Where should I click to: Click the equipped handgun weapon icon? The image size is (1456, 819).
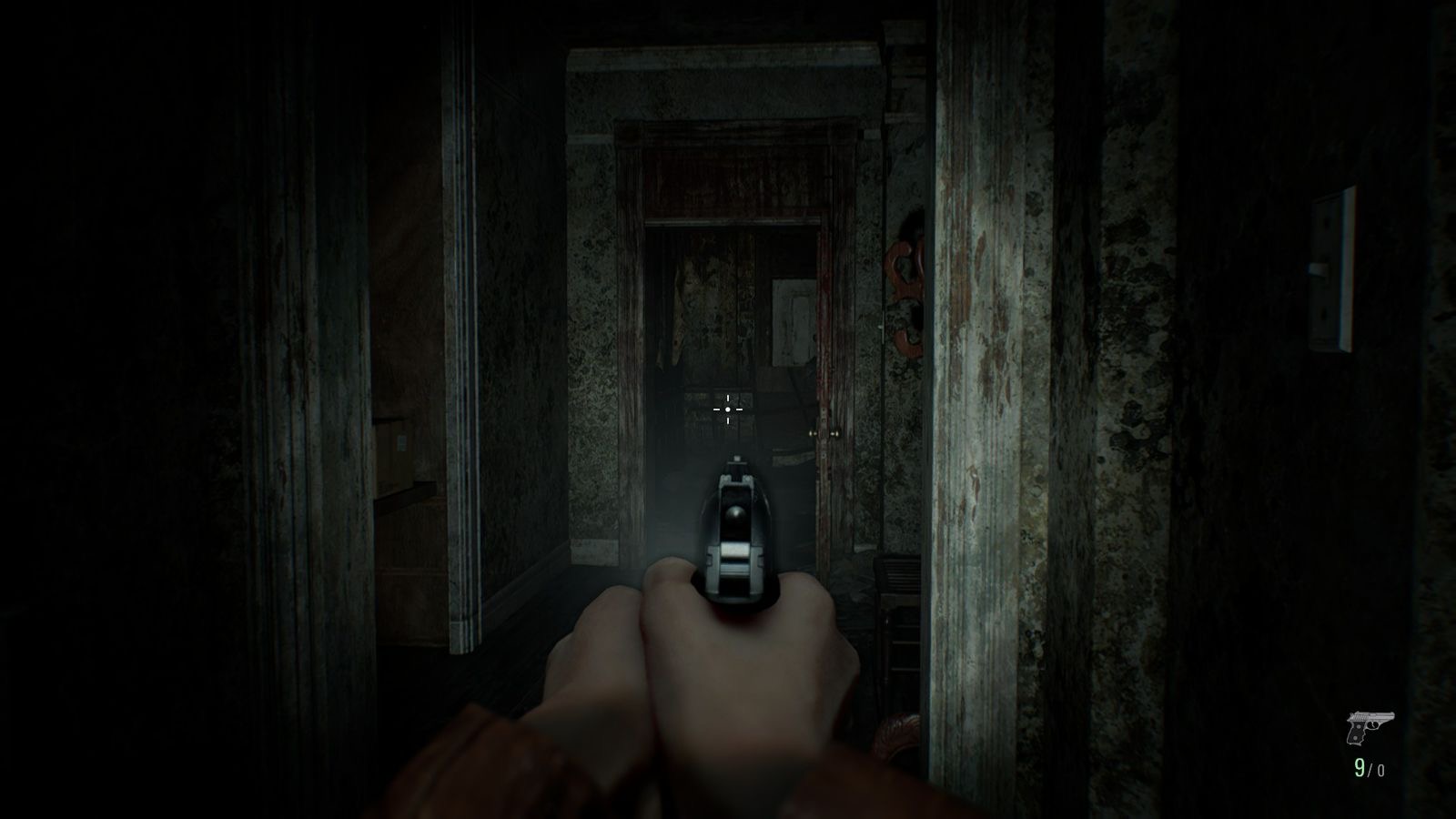pyautogui.click(x=1366, y=729)
